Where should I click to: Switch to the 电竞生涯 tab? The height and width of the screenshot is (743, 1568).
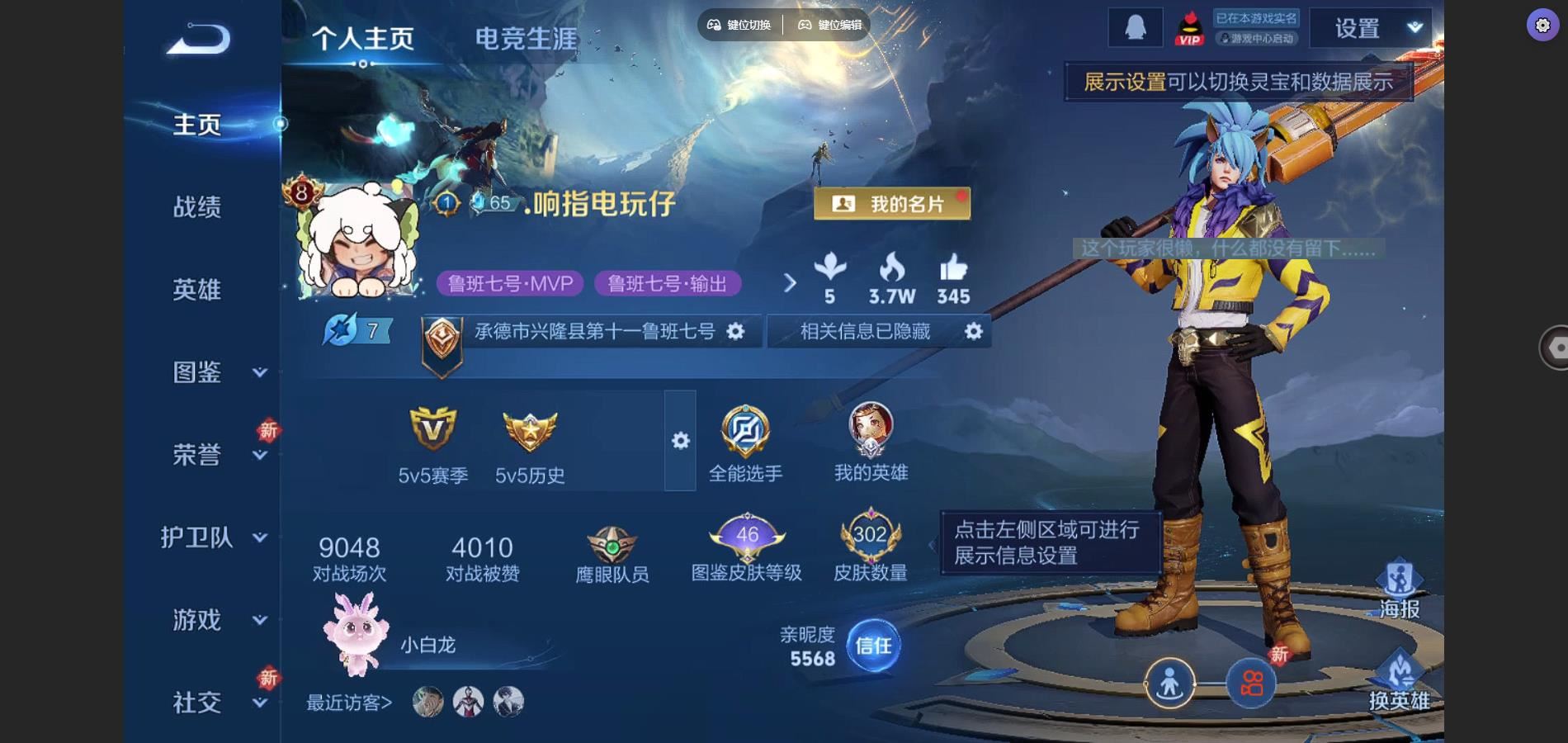point(526,39)
